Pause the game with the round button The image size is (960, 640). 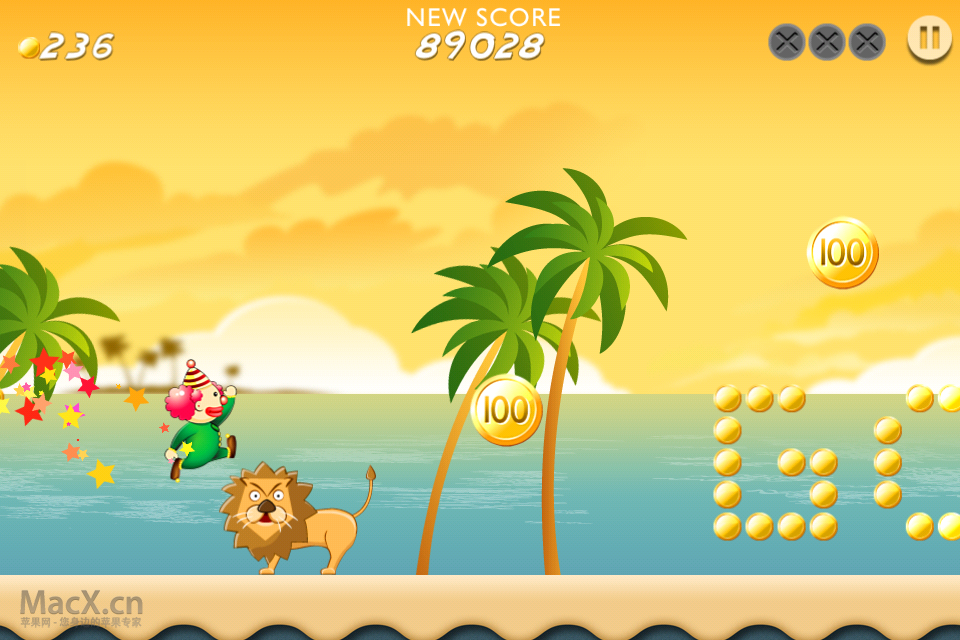click(x=929, y=38)
